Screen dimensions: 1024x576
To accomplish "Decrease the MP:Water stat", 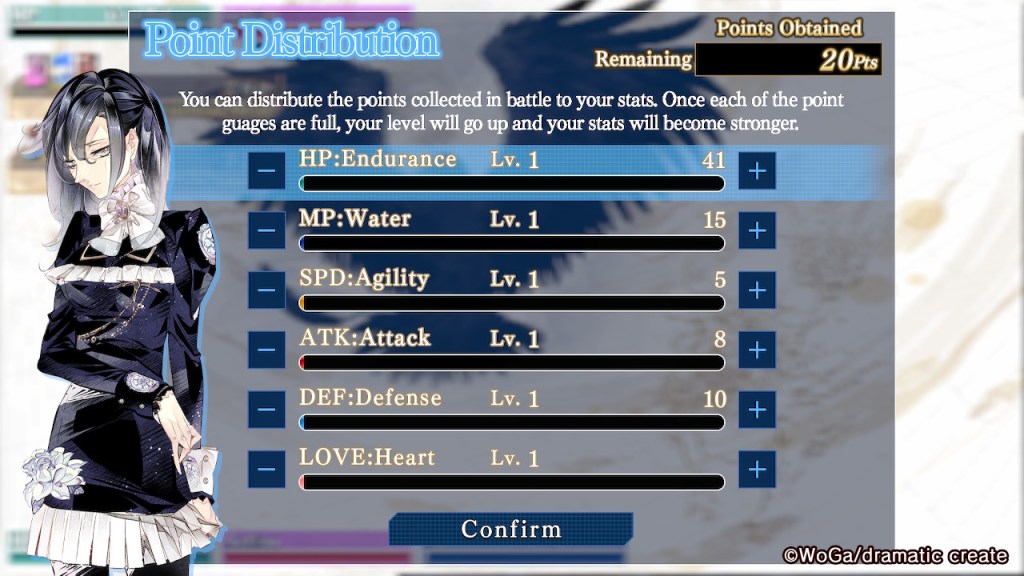I will coord(266,230).
